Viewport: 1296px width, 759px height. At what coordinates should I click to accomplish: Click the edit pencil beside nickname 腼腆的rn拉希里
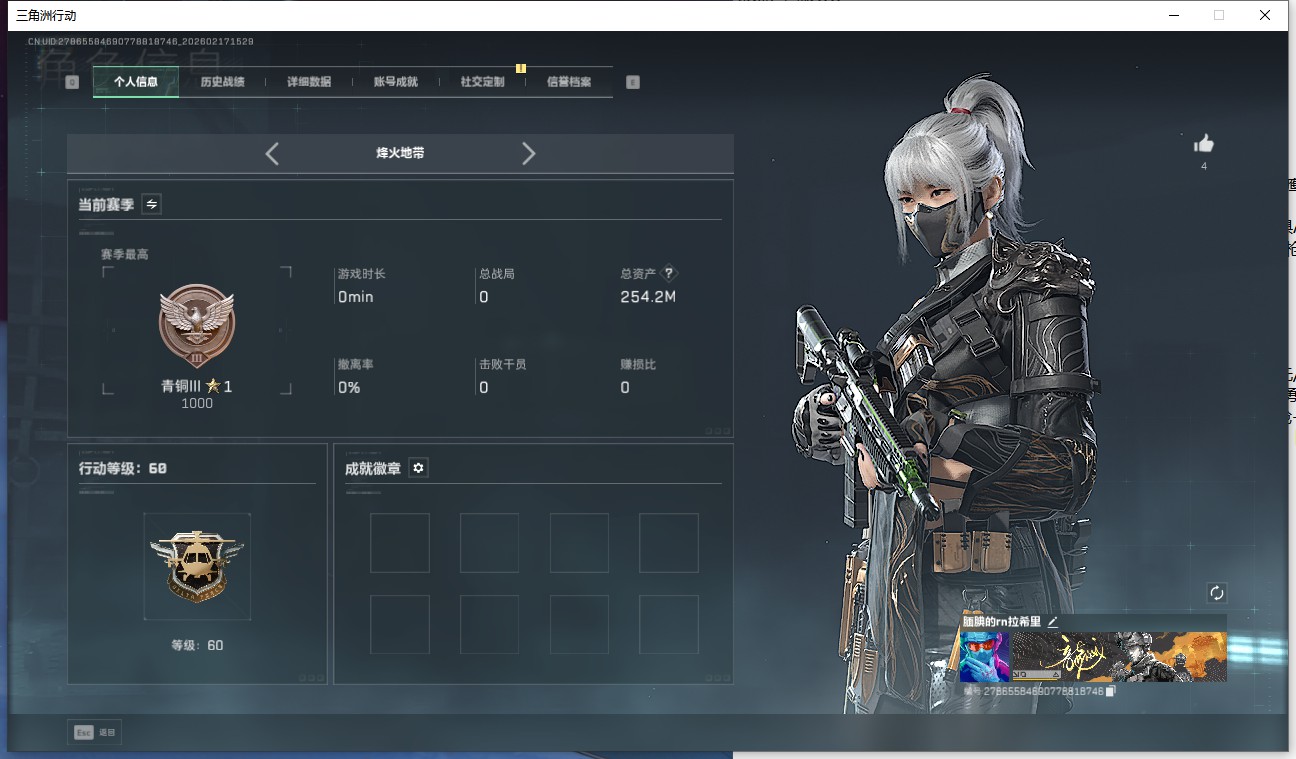click(x=1052, y=621)
